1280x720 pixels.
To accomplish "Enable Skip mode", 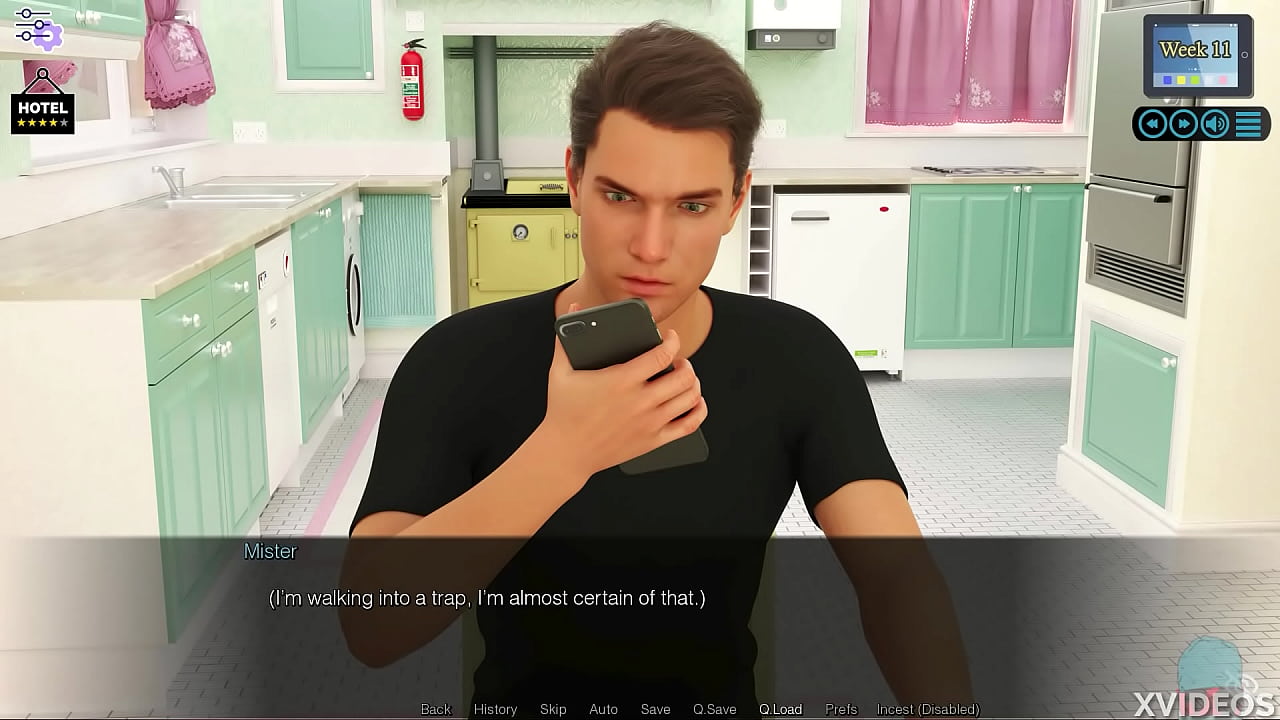I will [x=553, y=709].
